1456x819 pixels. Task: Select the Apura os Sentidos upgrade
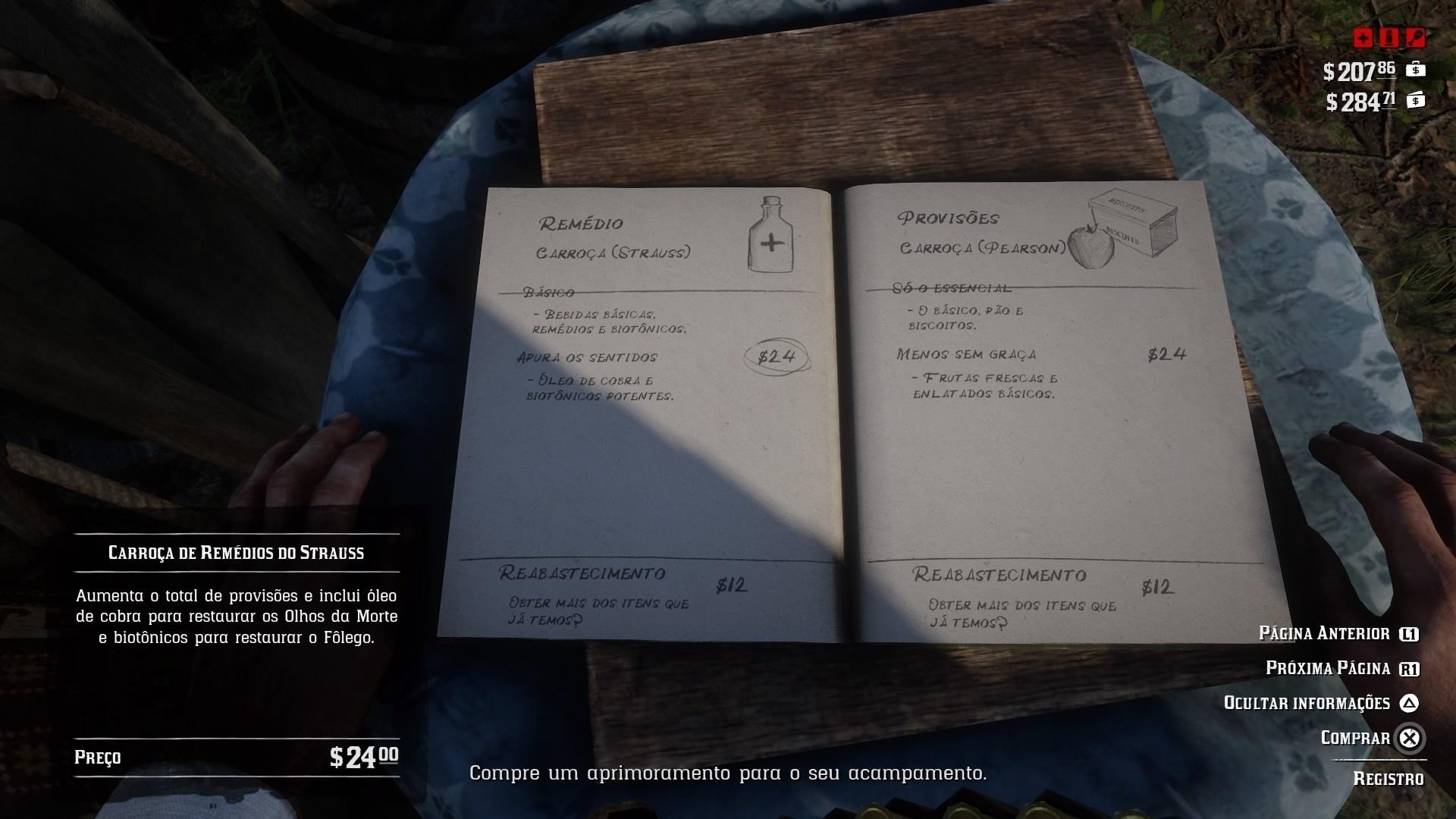[x=588, y=356]
